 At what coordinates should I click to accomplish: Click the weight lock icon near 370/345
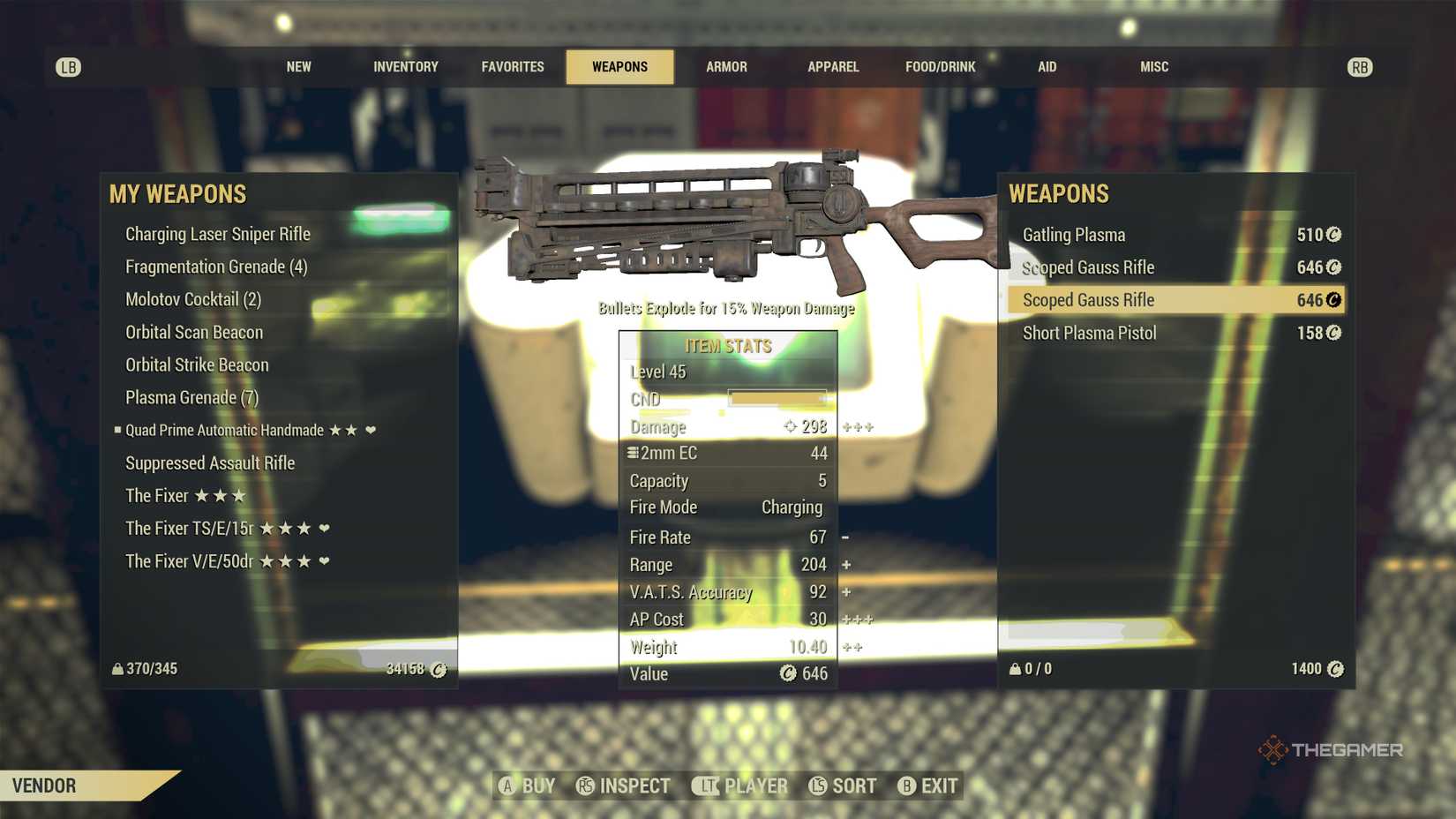(120, 669)
